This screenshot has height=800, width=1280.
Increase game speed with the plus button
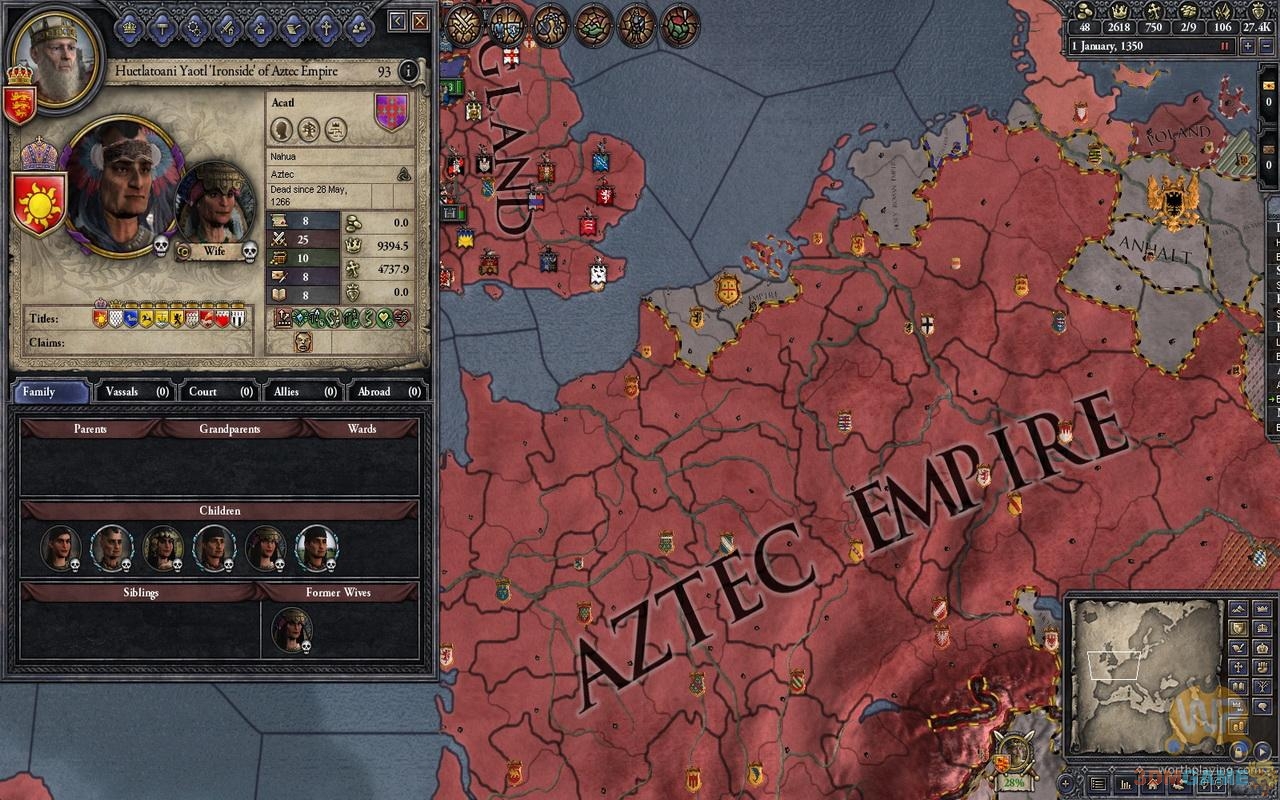(x=1249, y=46)
